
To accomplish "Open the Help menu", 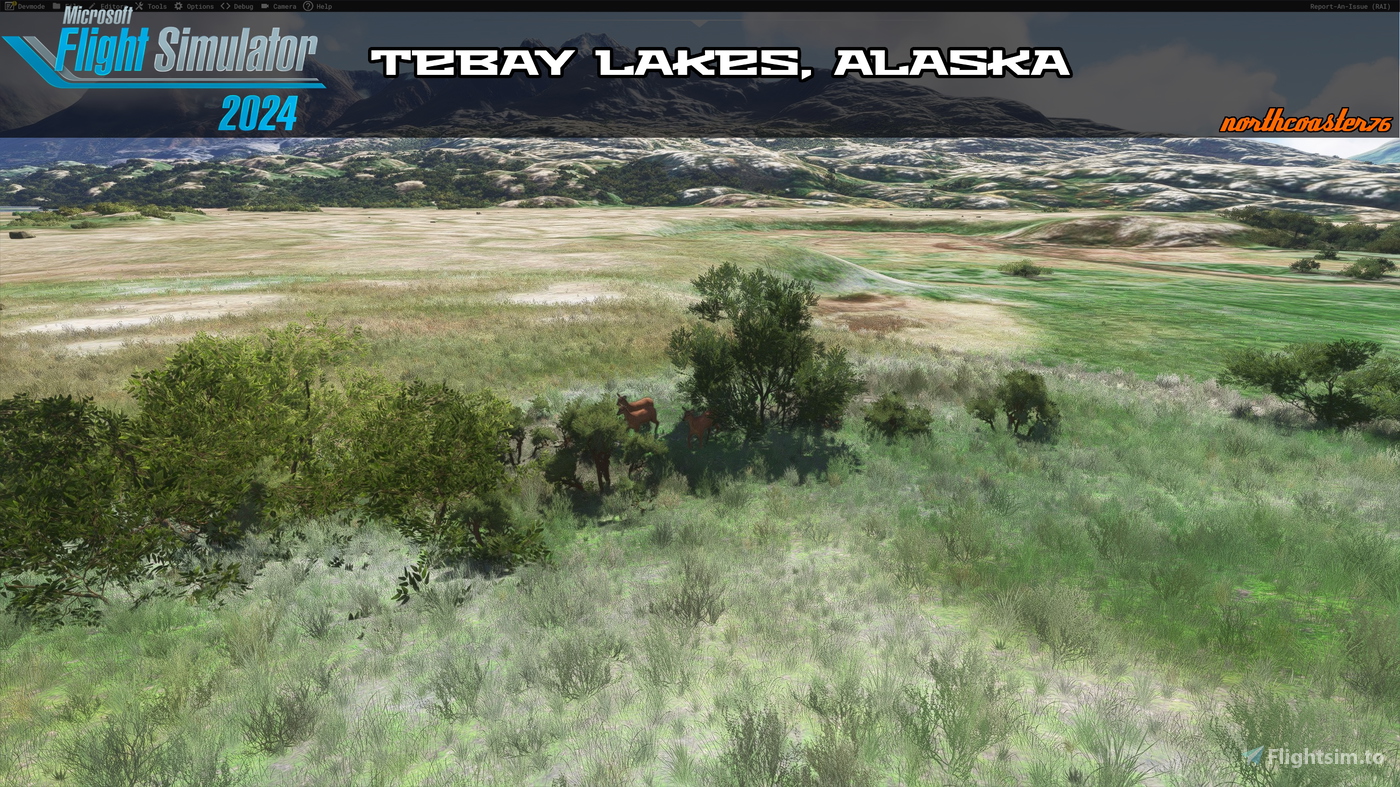I will pyautogui.click(x=322, y=5).
